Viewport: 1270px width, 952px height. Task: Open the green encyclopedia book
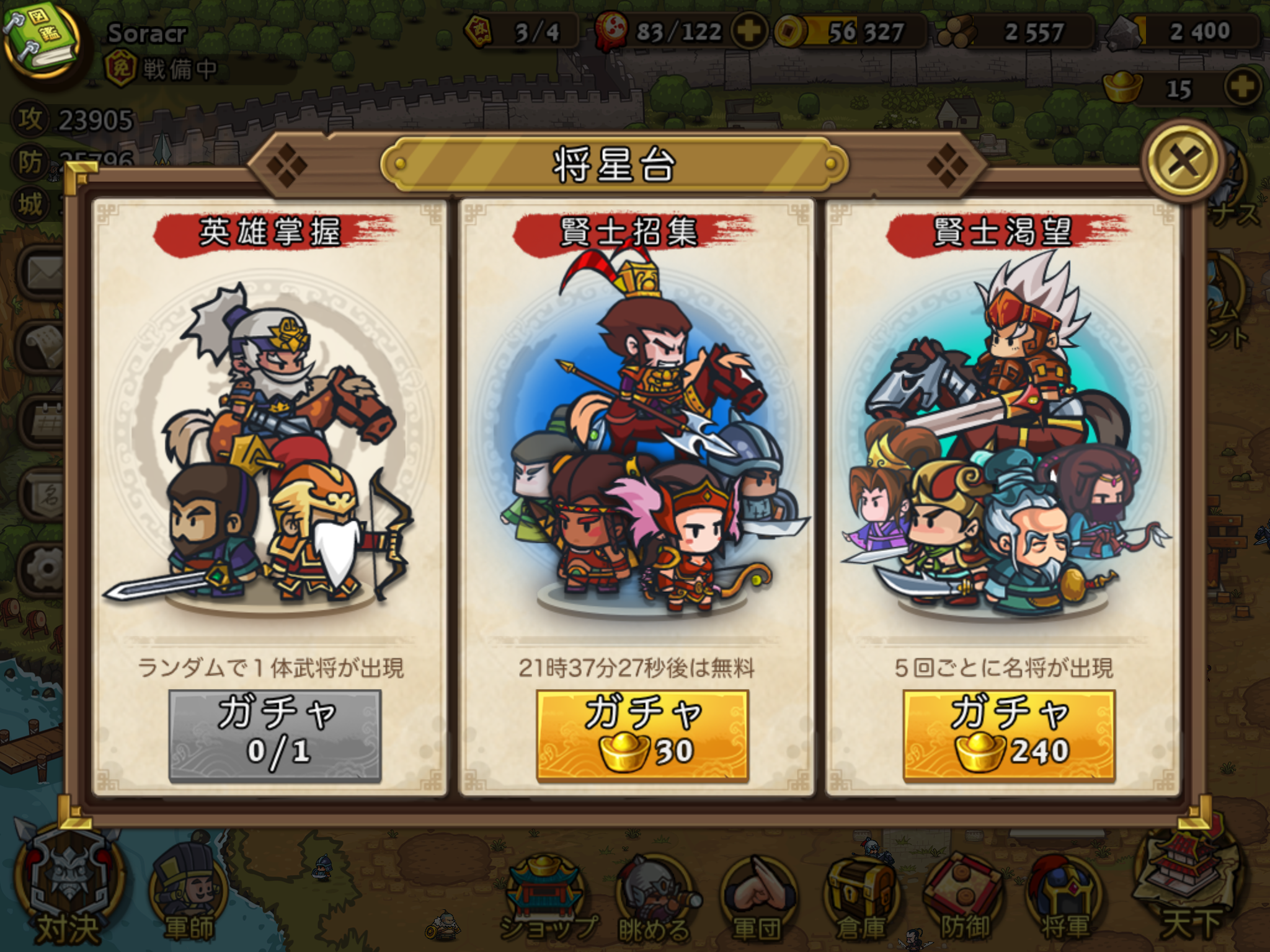pos(41,41)
